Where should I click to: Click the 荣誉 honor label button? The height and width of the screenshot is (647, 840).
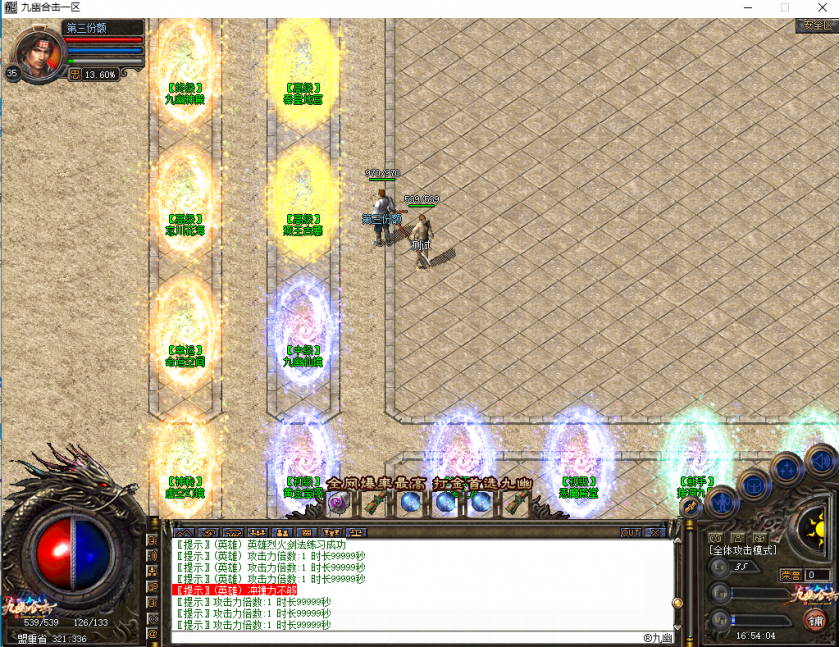[791, 575]
